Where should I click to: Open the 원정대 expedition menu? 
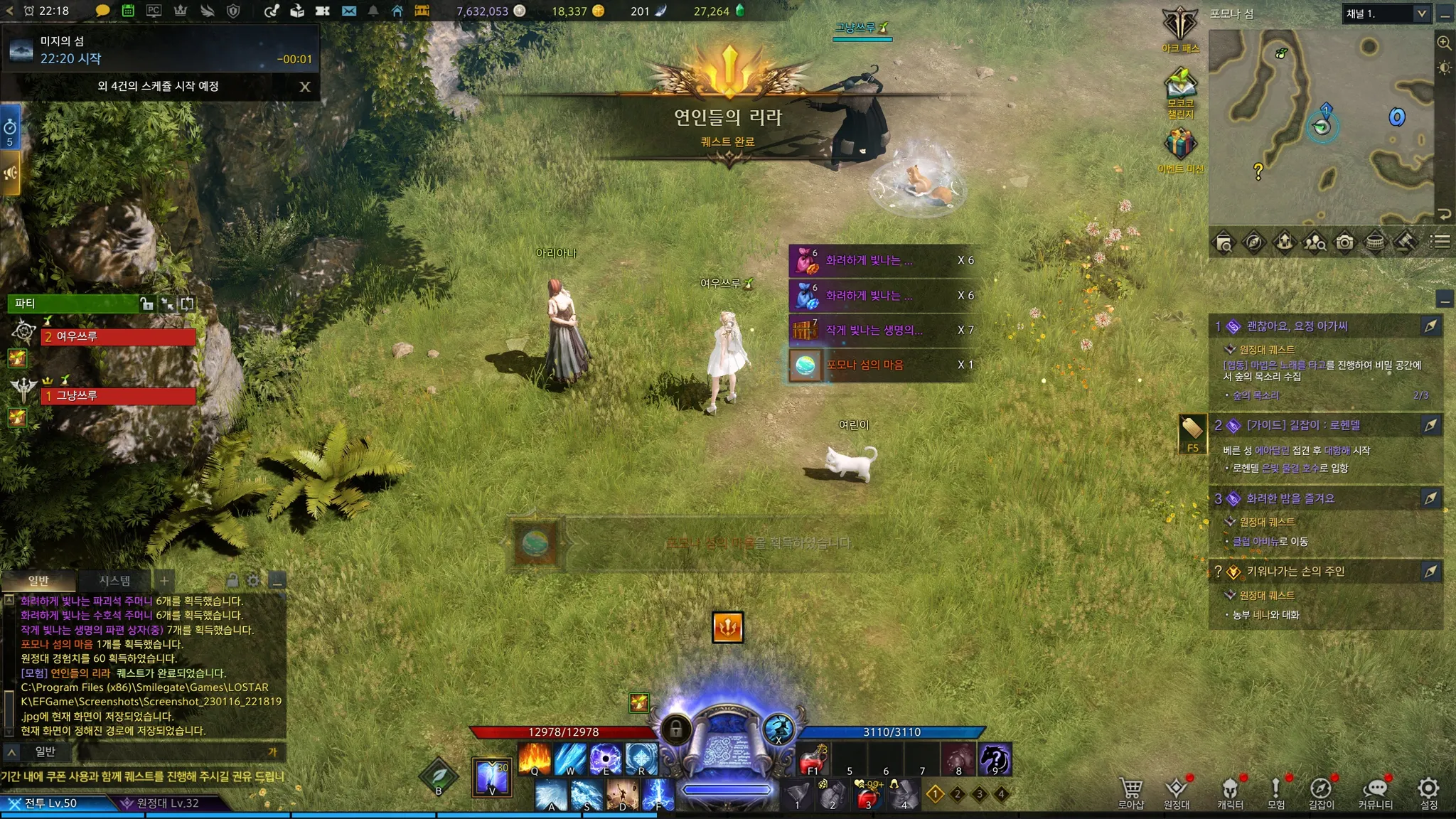tap(1177, 792)
